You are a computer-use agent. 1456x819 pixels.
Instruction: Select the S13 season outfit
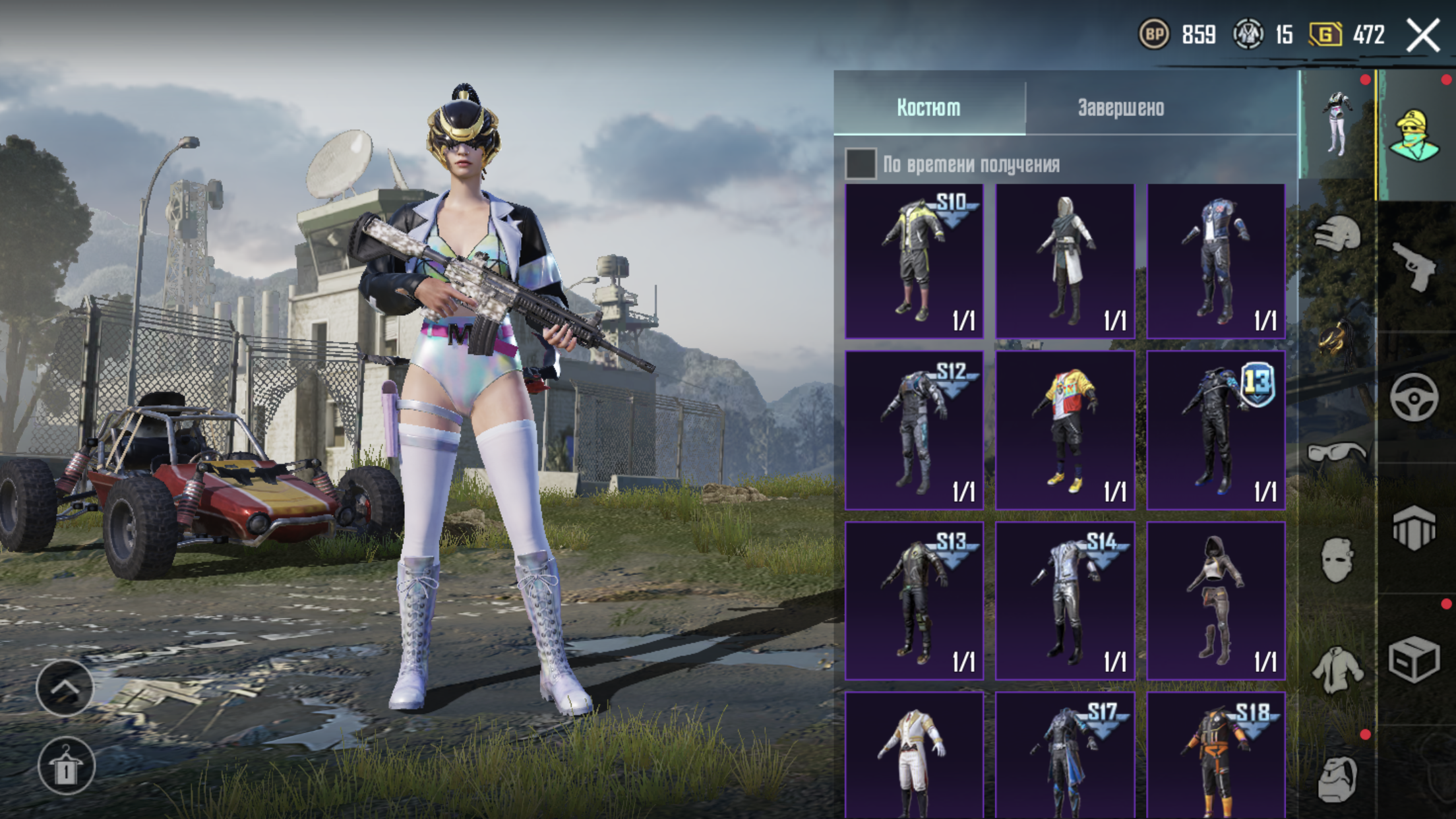pyautogui.click(x=914, y=600)
